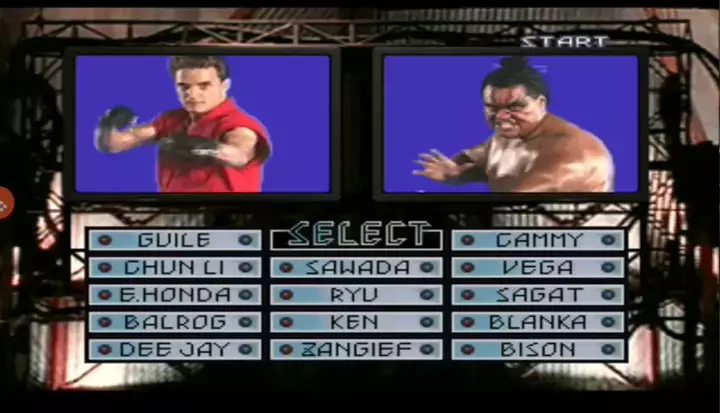Select Sawada as fighter
Image resolution: width=720 pixels, height=413 pixels.
[x=357, y=268]
